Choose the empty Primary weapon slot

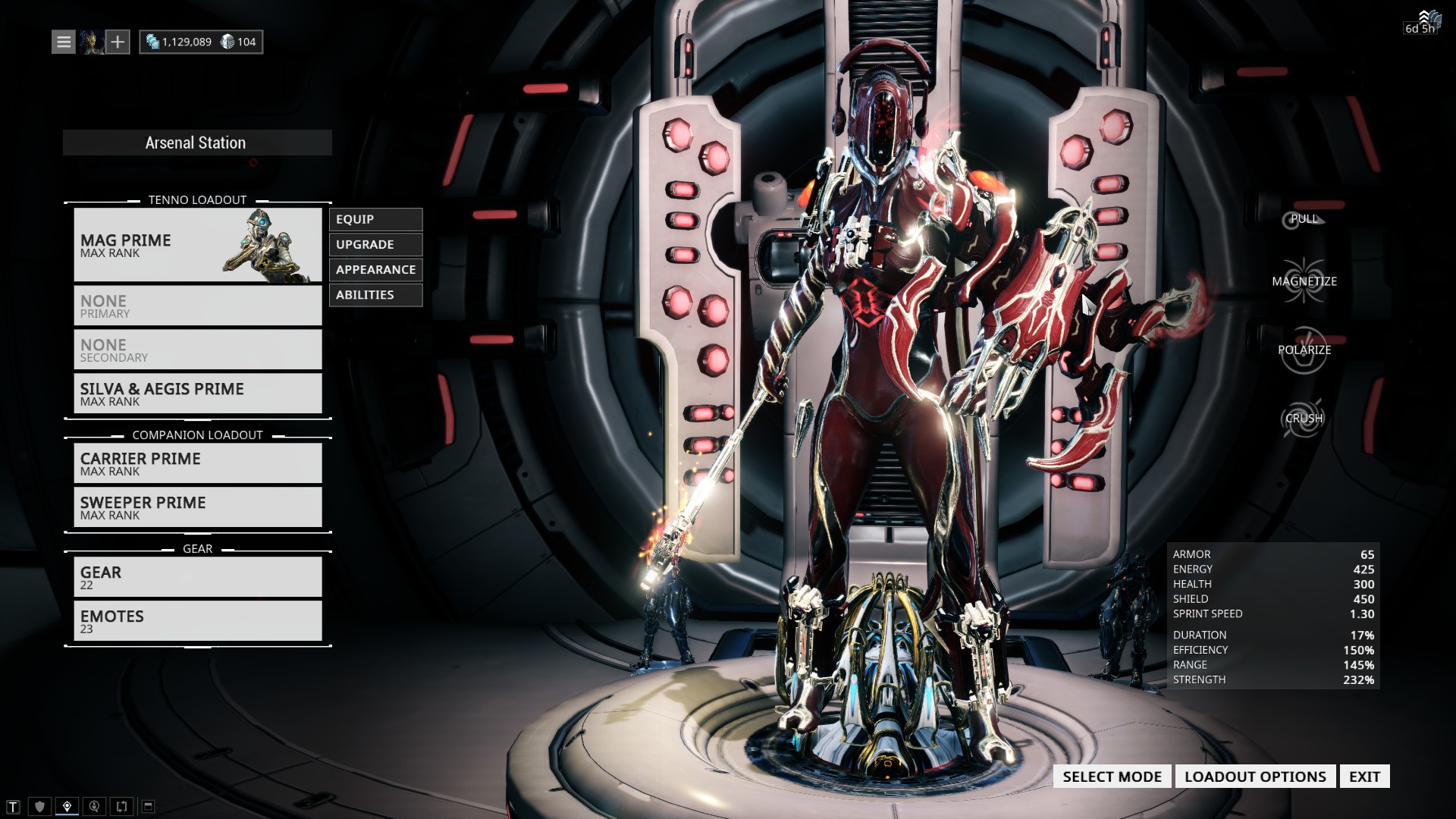point(197,306)
